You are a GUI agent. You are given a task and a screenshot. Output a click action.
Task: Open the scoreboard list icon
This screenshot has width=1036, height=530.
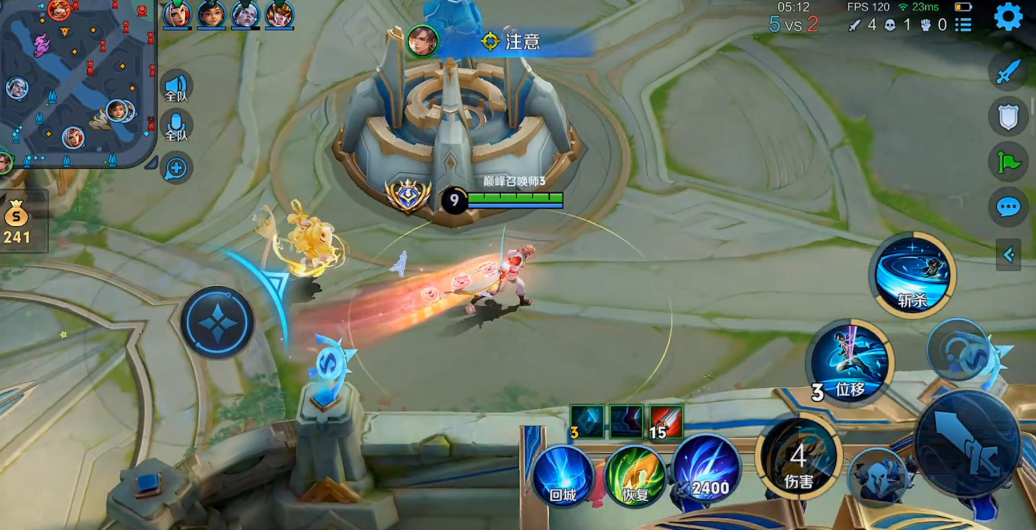(x=963, y=24)
